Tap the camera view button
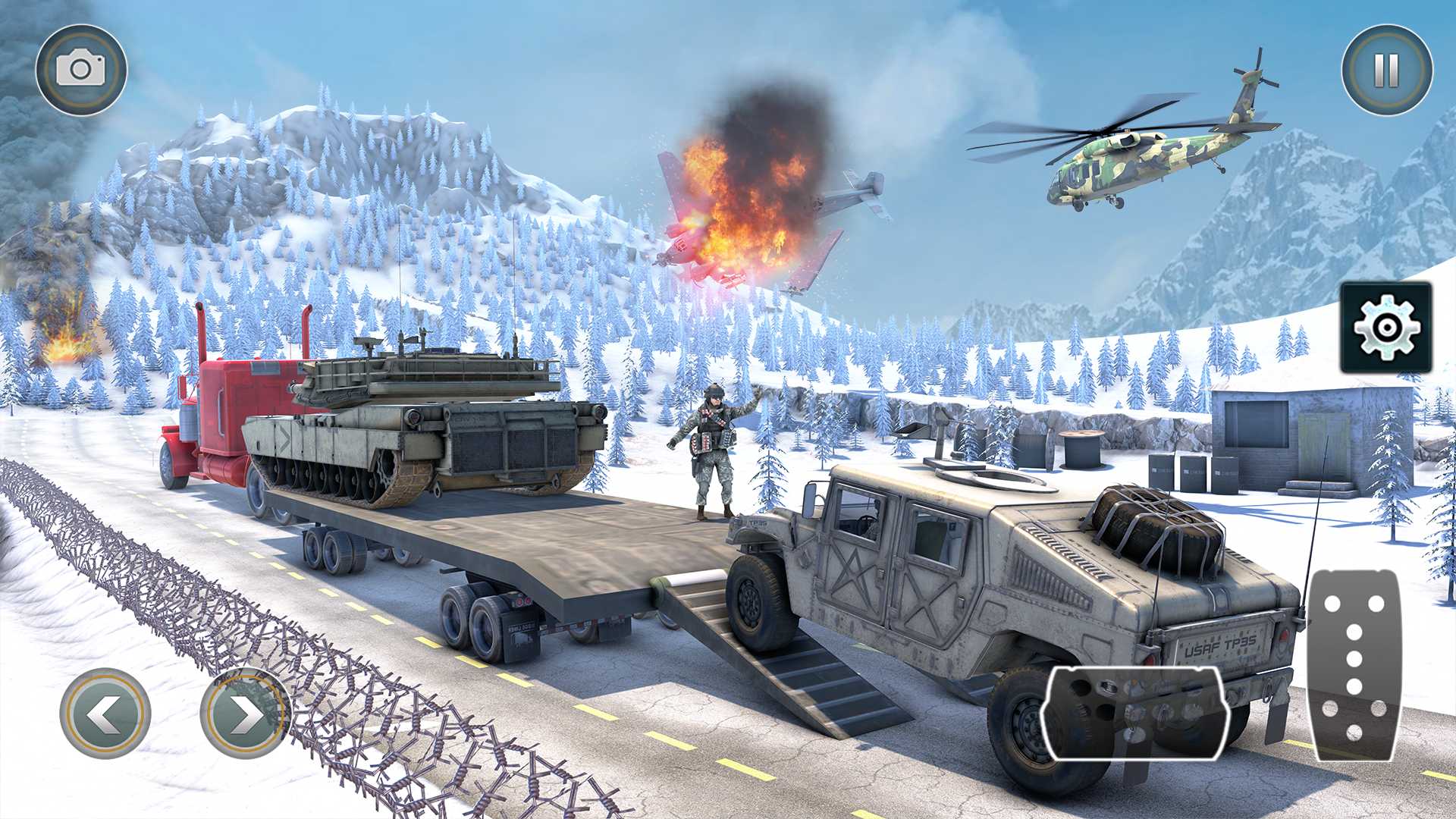 pyautogui.click(x=81, y=70)
